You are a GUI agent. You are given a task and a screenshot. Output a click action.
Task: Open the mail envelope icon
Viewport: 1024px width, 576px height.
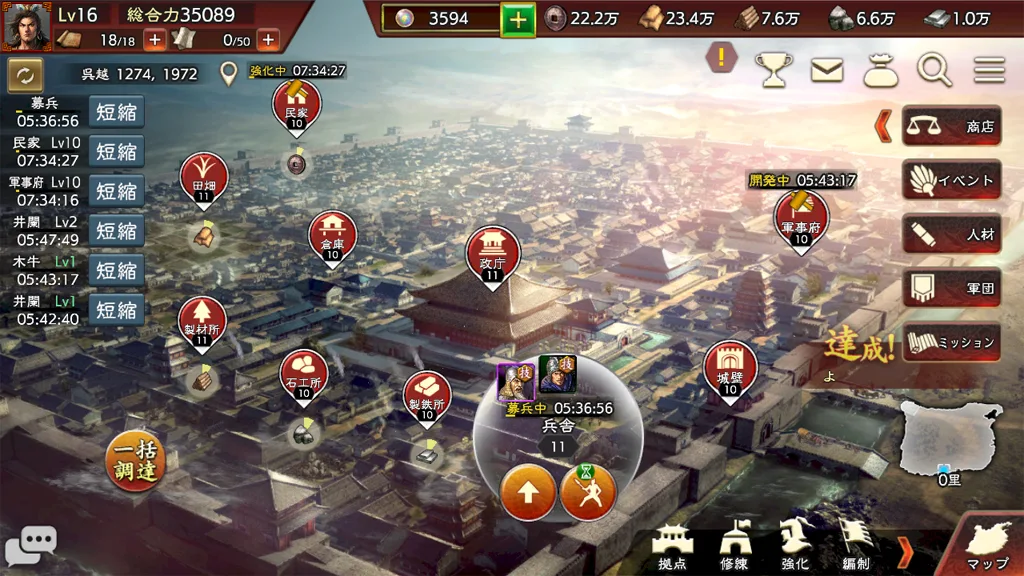(826, 70)
